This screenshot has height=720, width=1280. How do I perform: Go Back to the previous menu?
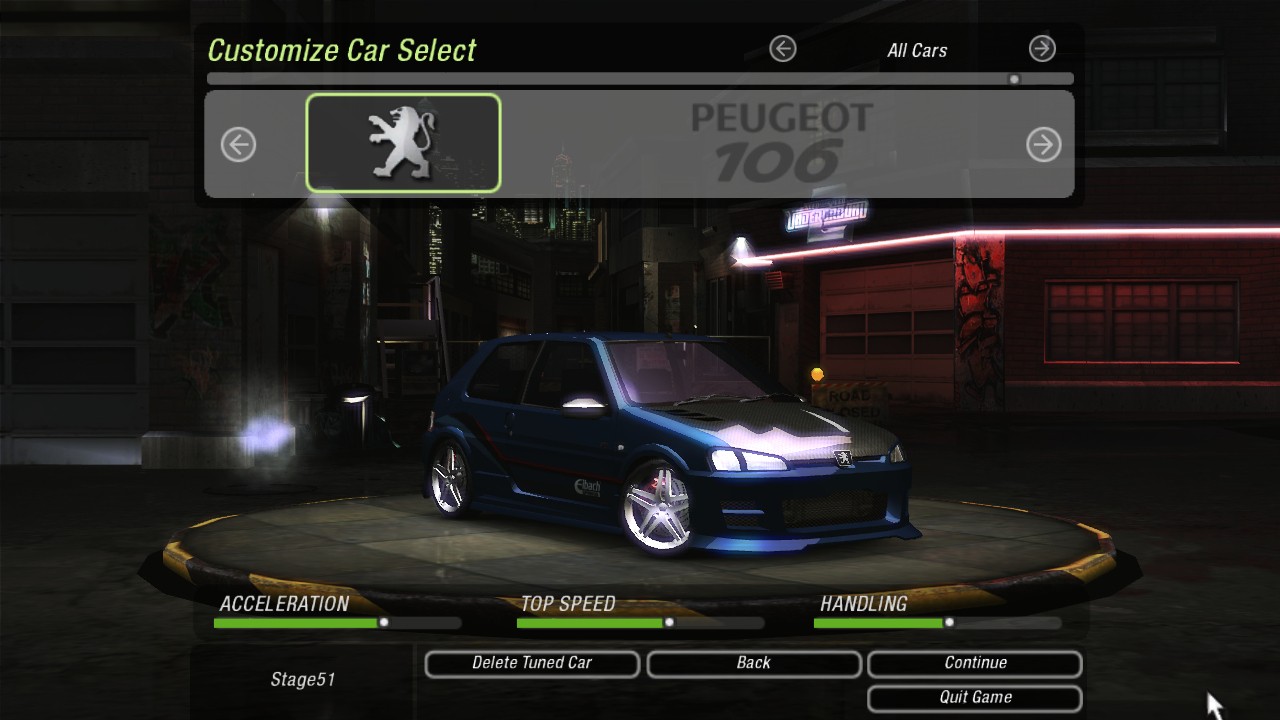tap(754, 664)
